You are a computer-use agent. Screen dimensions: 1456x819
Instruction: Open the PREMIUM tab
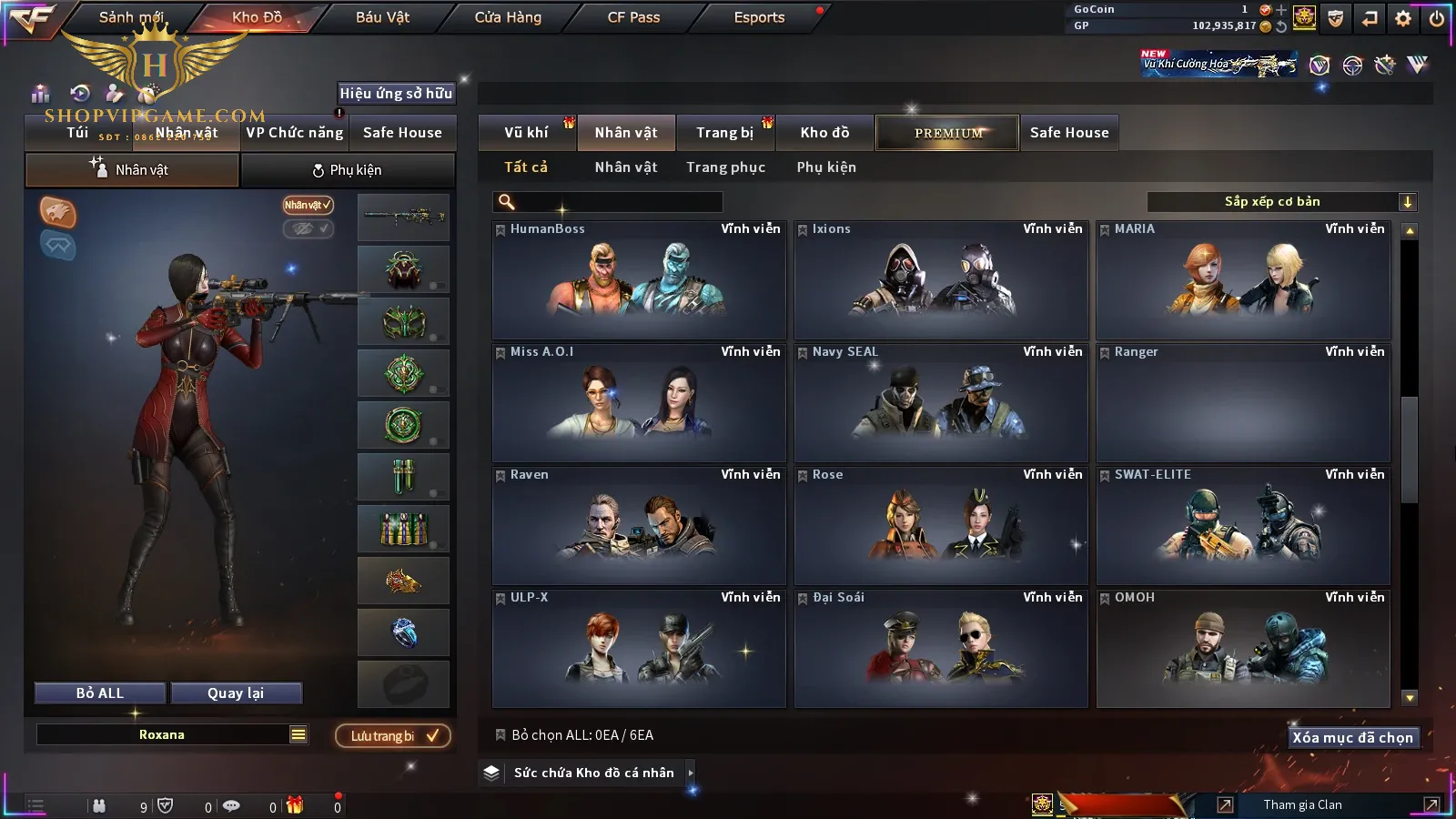point(947,133)
